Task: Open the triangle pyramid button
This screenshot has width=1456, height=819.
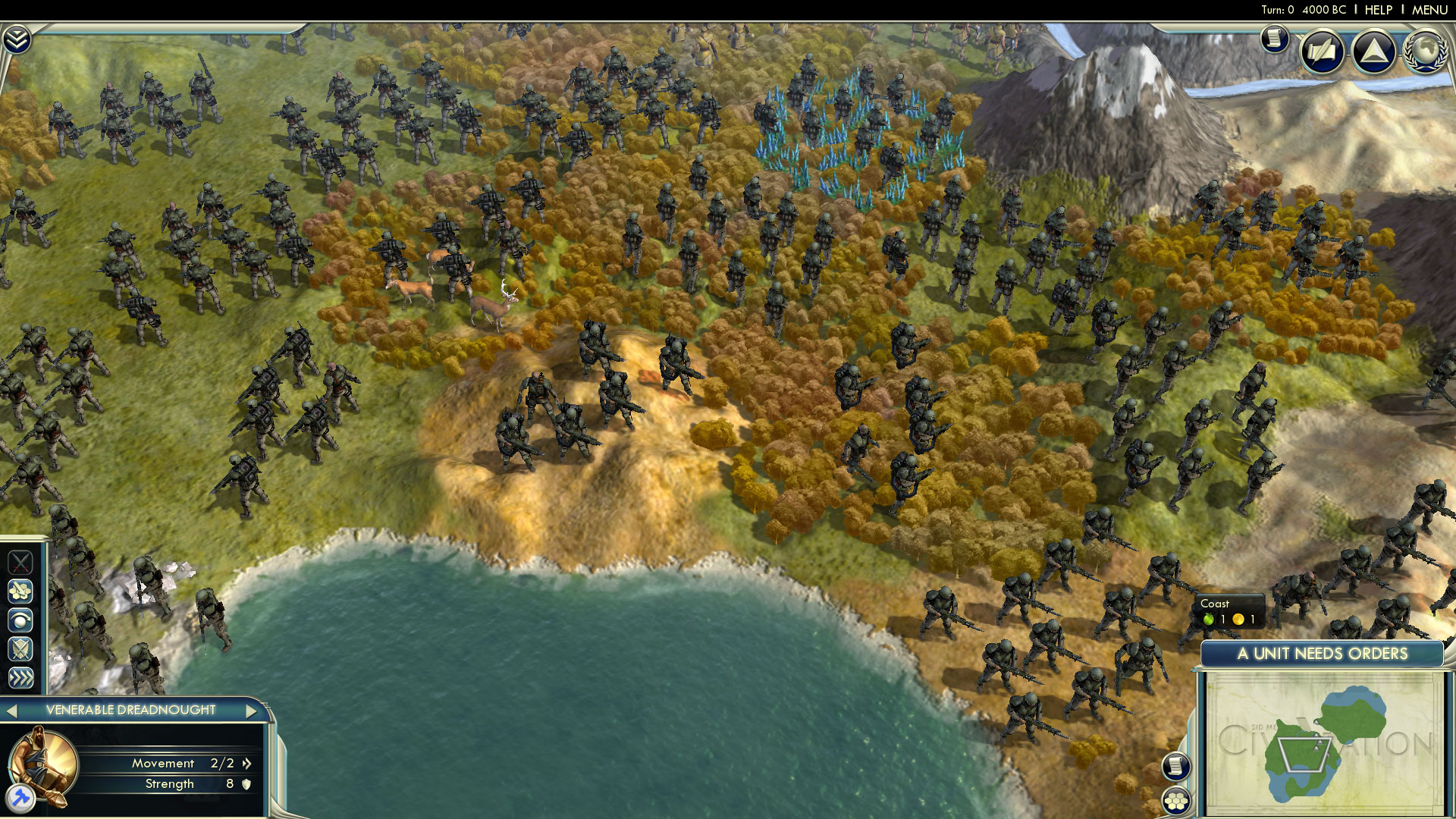Action: 1373,52
